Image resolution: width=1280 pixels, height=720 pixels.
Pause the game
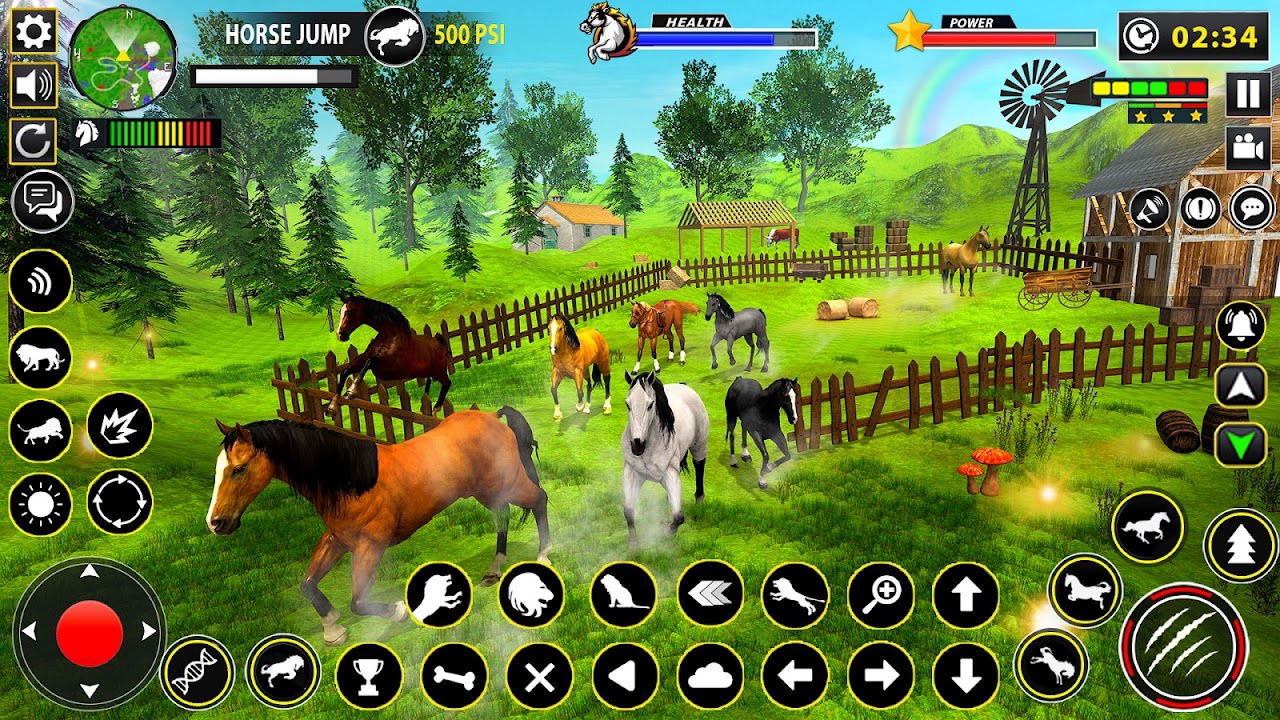1248,95
